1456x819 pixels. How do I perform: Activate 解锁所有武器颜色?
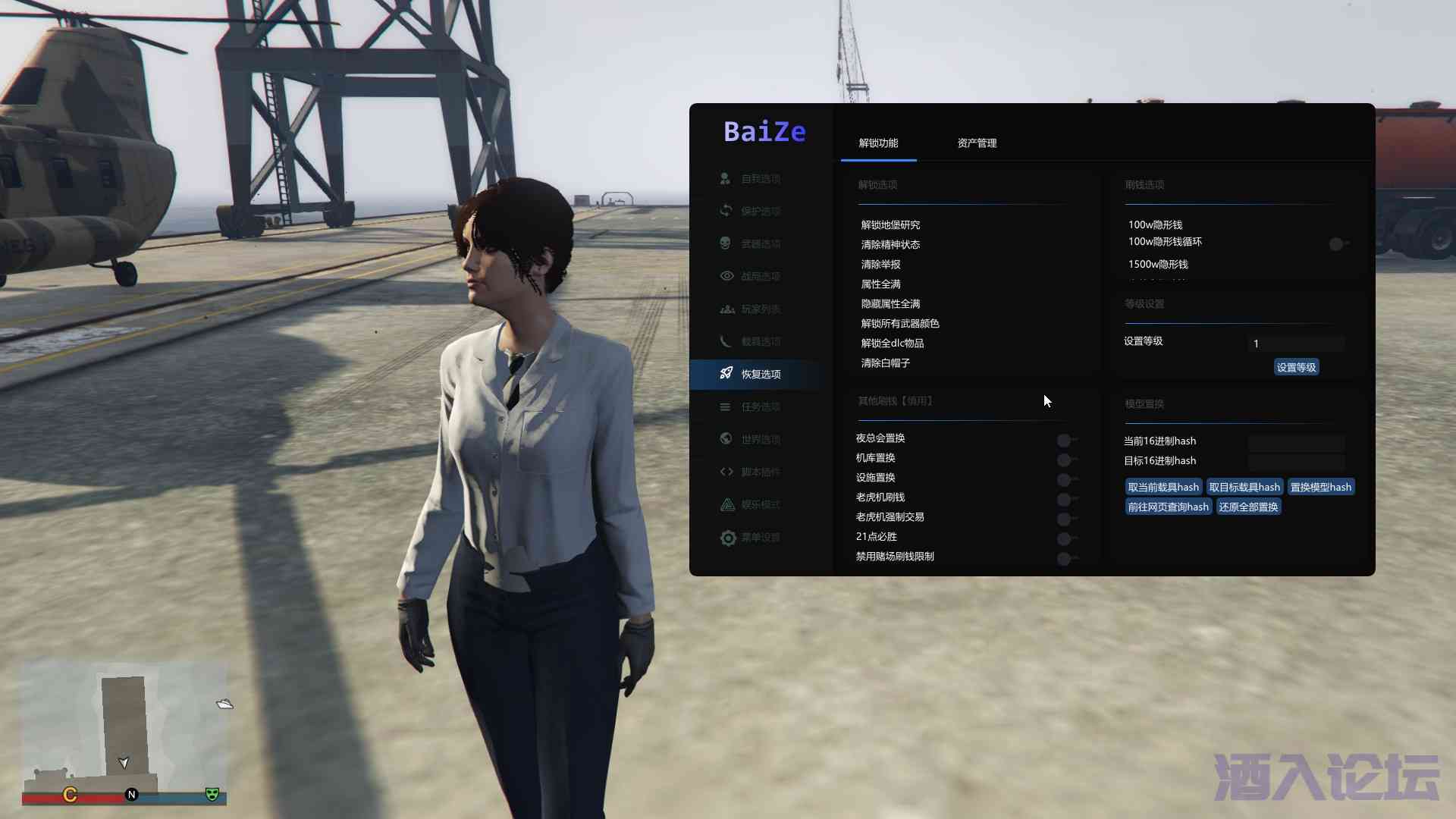(900, 324)
